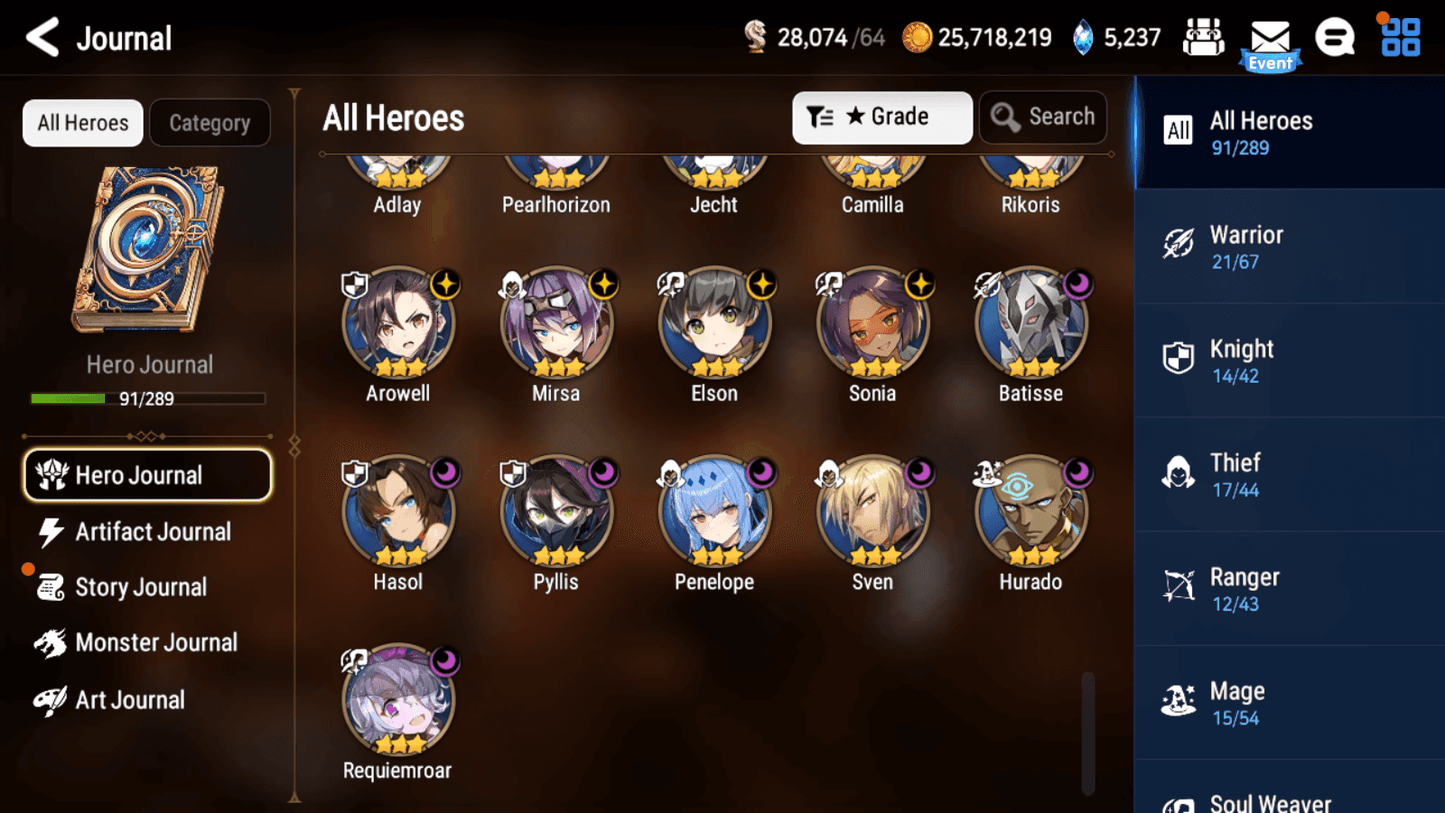Search for a hero
Viewport: 1445px width, 813px height.
[x=1042, y=117]
